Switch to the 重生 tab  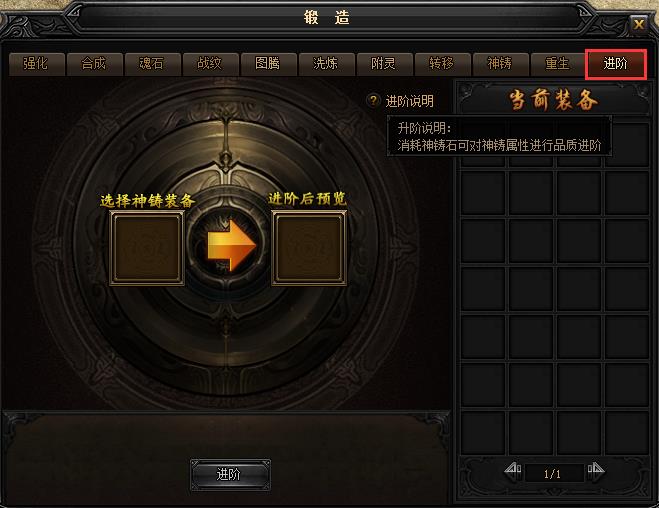coord(557,63)
